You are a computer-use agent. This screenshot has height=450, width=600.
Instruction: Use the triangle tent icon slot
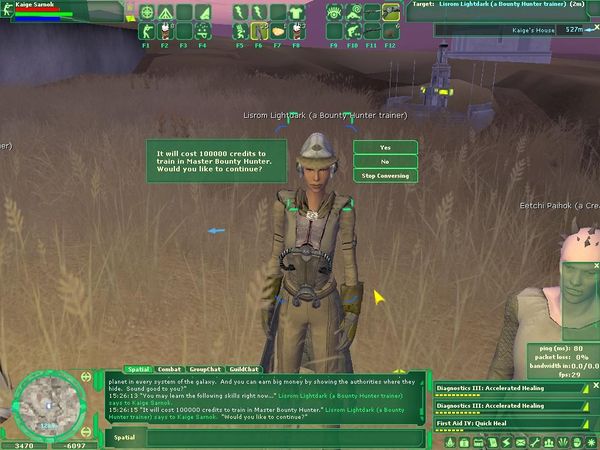click(165, 13)
